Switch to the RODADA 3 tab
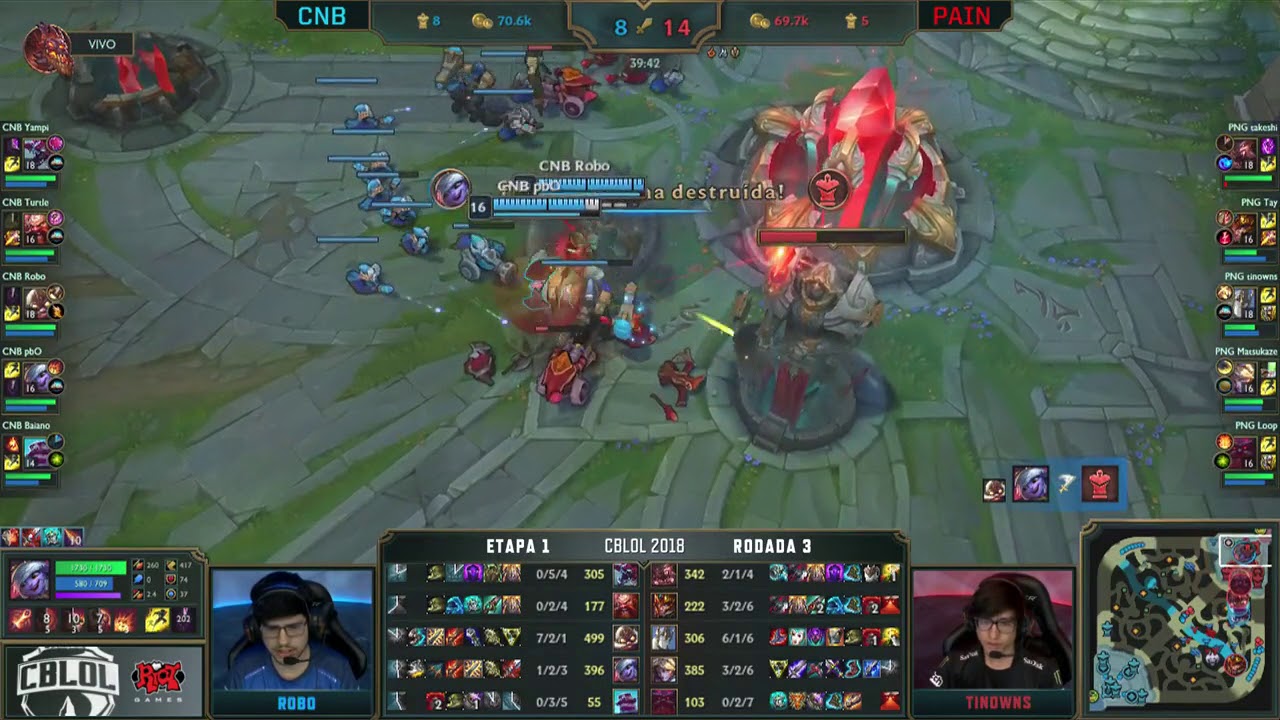 [x=773, y=547]
